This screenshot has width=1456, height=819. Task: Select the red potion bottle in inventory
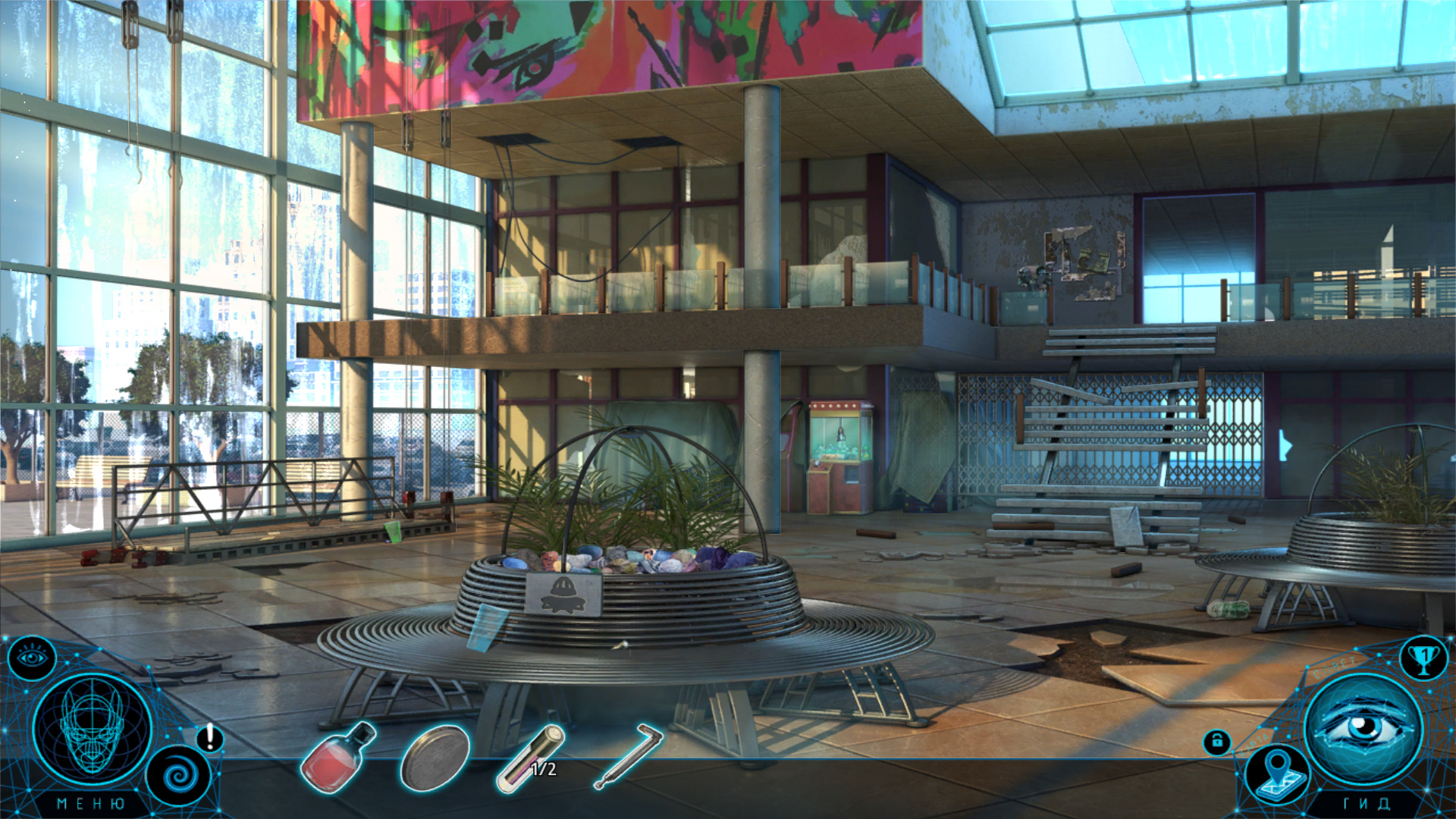(x=338, y=757)
